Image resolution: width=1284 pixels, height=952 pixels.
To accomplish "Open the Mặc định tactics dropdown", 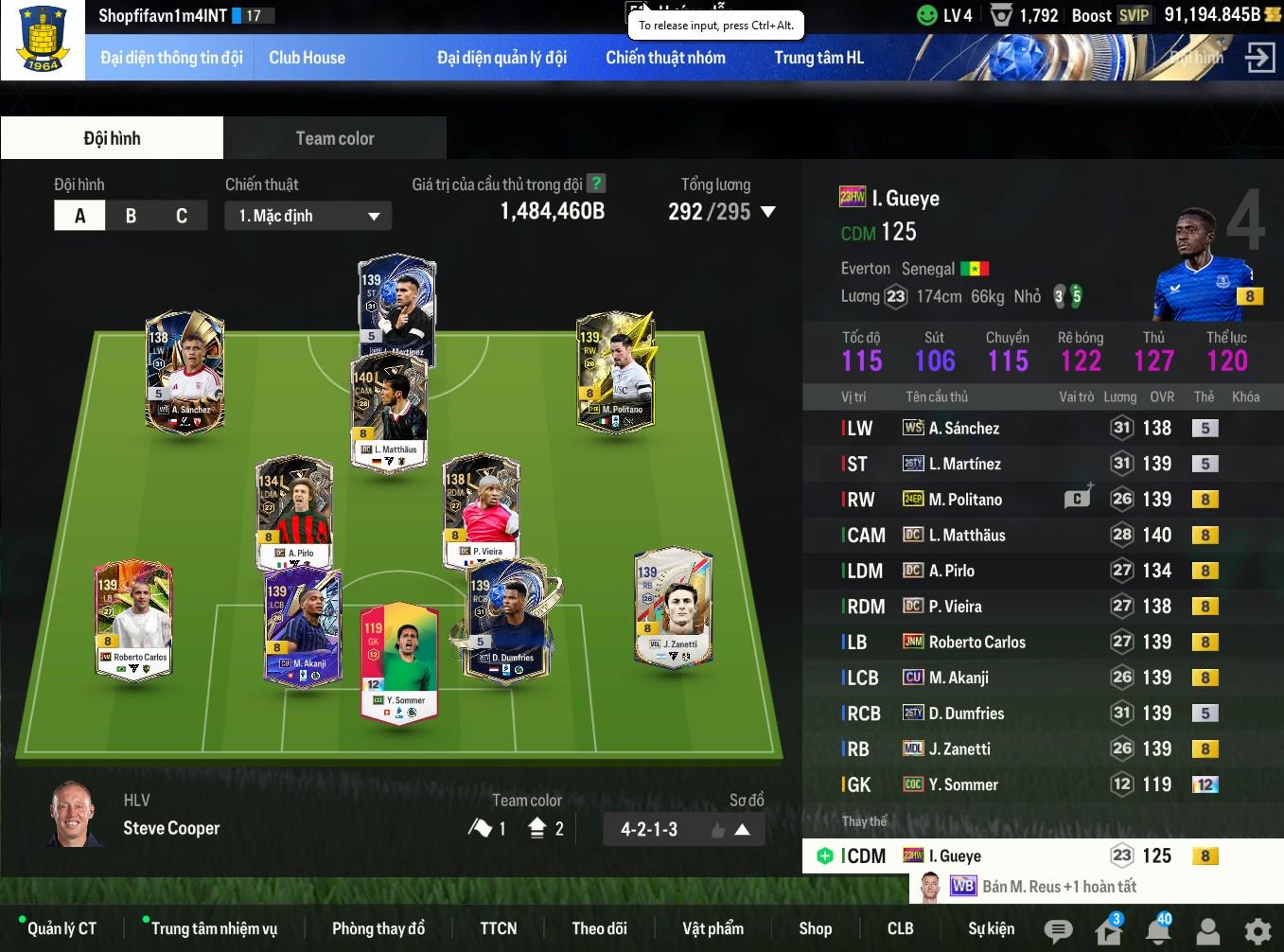I will [x=308, y=216].
